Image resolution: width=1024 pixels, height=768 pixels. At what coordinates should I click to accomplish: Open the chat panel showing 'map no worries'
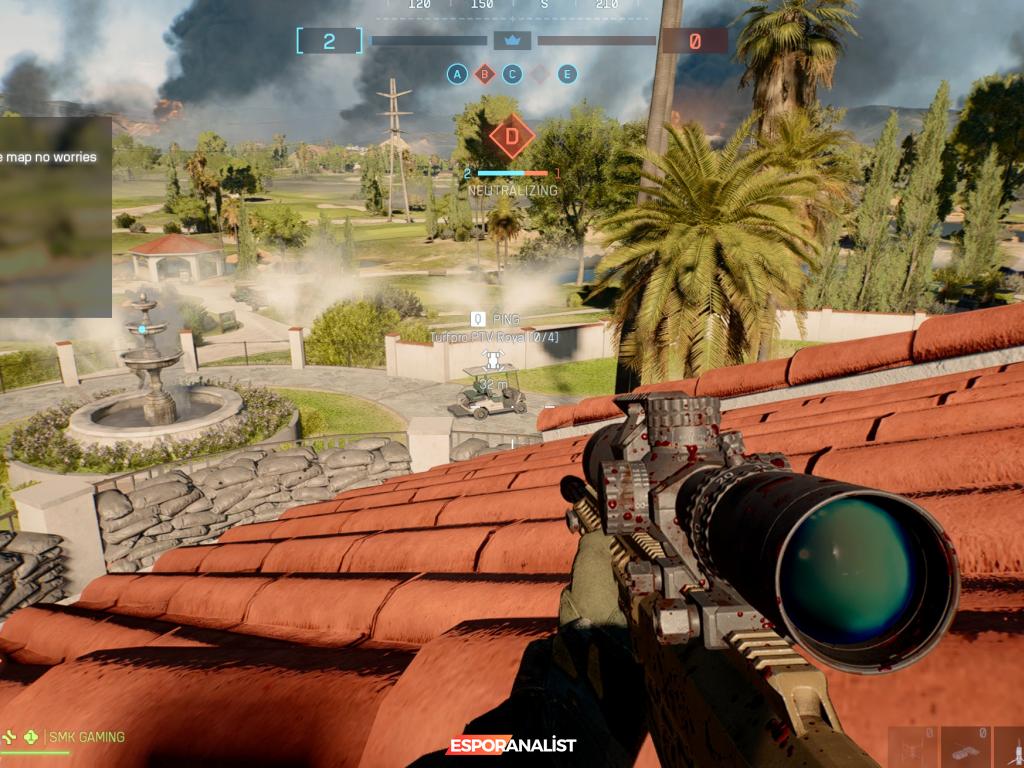(55, 215)
